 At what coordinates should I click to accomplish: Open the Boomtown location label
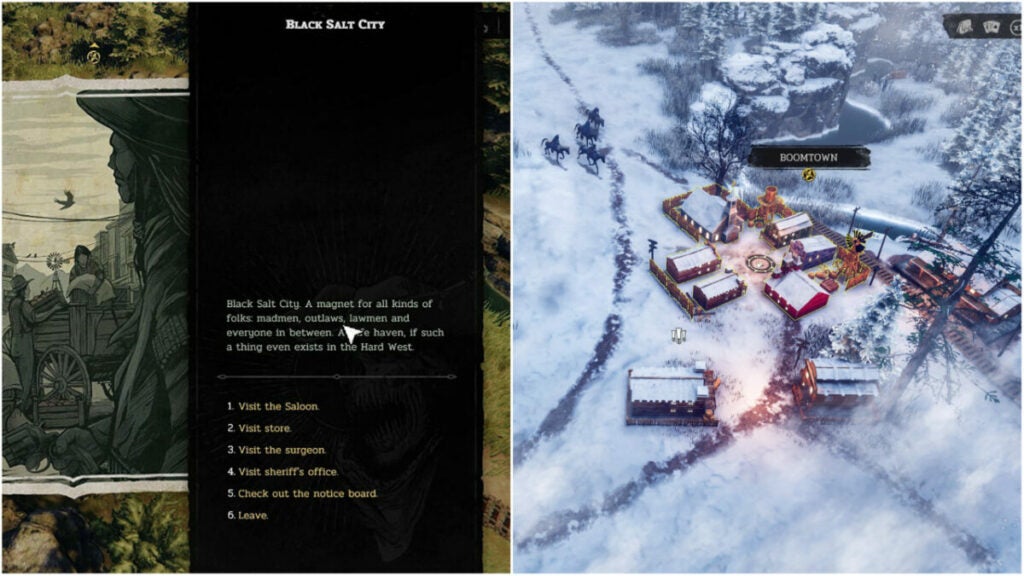coord(809,157)
